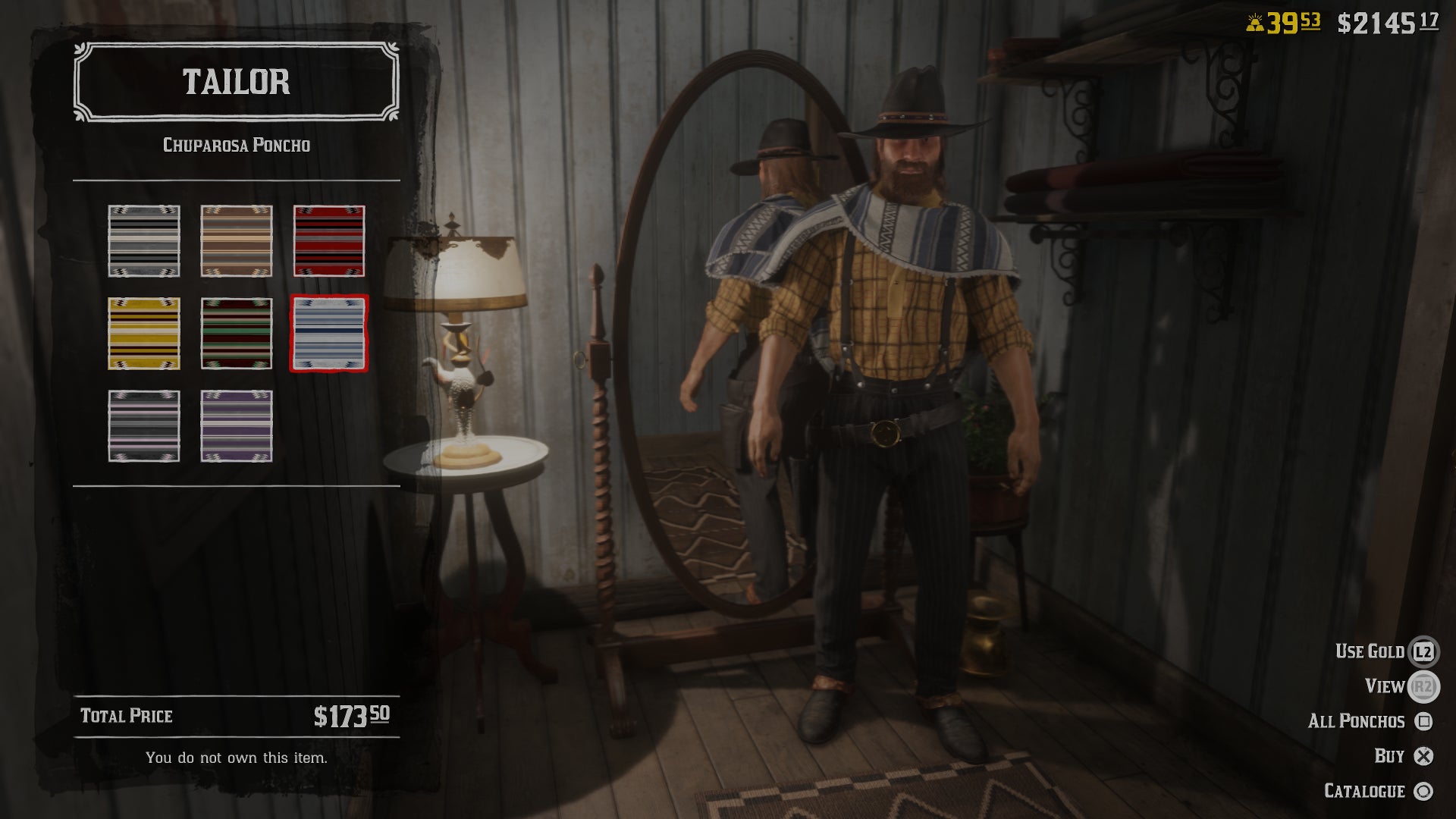Pick the red and black poncho swatch

point(329,241)
